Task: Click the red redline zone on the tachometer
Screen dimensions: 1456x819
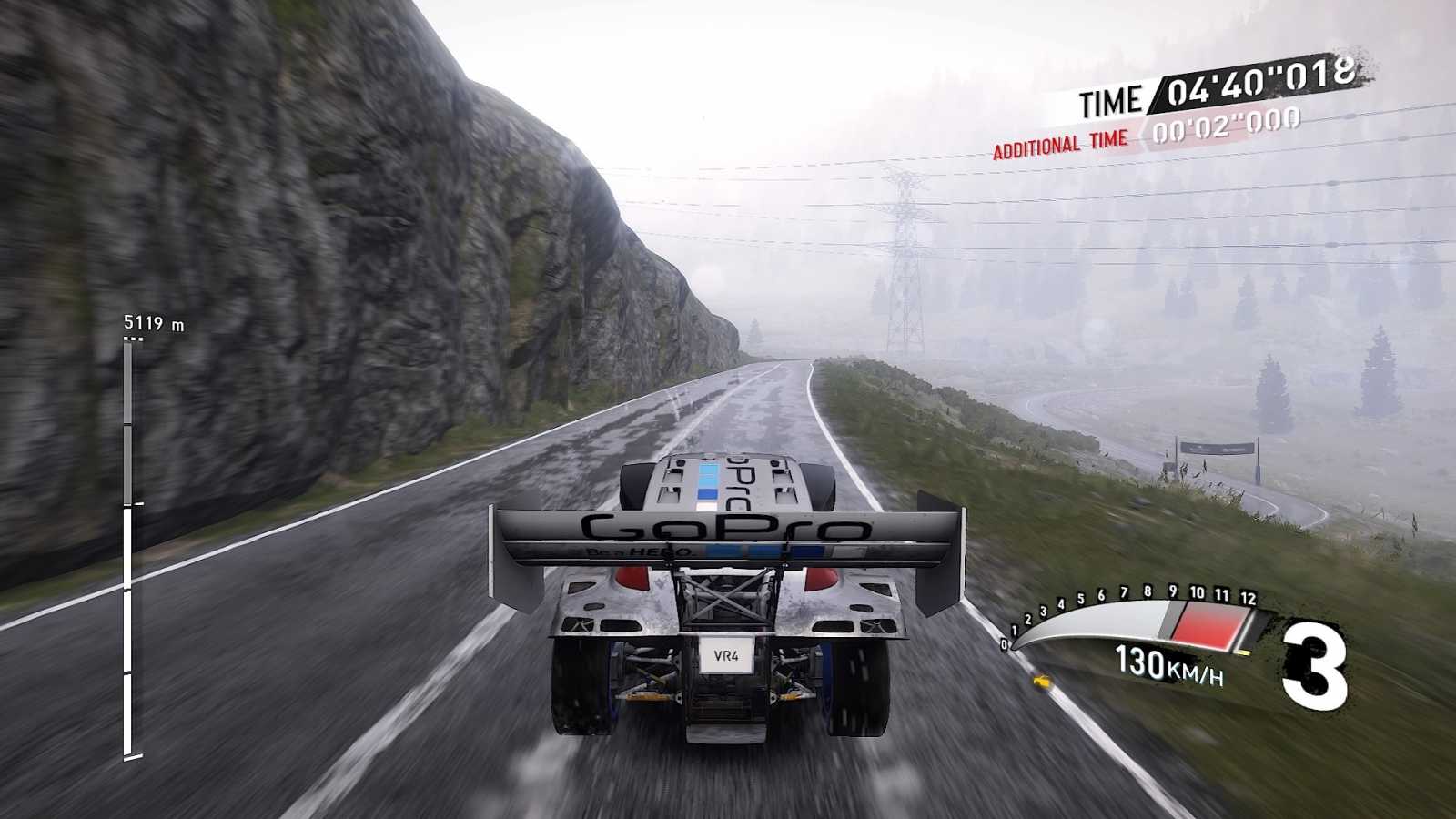Action: tap(1206, 623)
